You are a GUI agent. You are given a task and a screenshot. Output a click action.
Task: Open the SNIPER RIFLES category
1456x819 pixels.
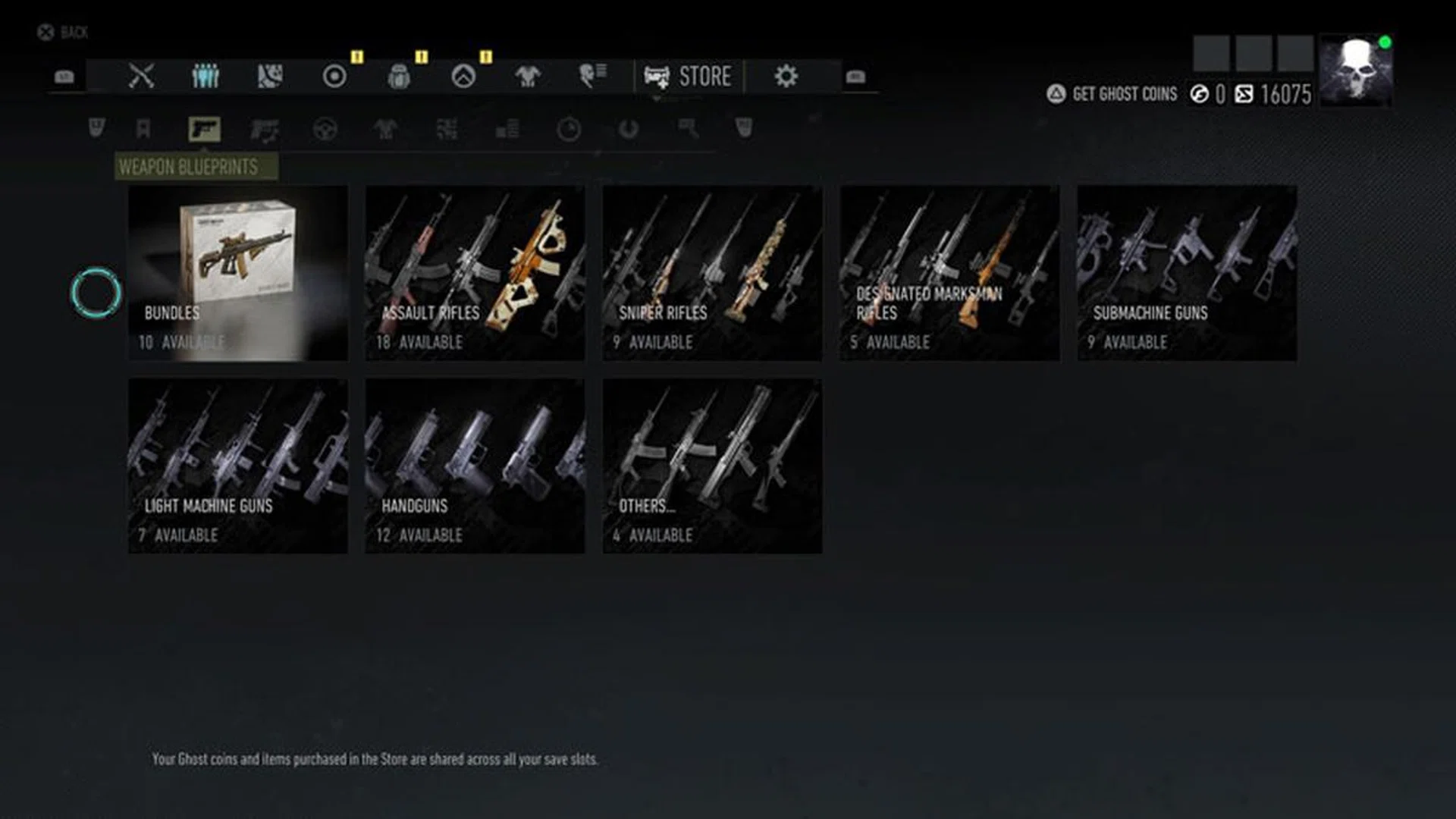click(713, 275)
